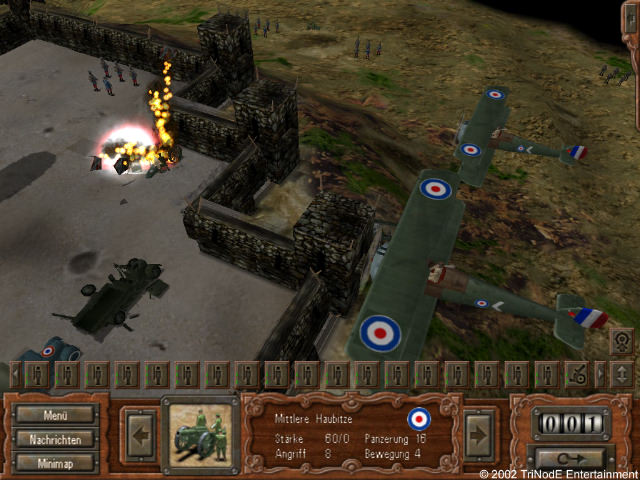Click the medal icon above the unit bar
Viewport: 640px width, 480px height.
[621, 340]
